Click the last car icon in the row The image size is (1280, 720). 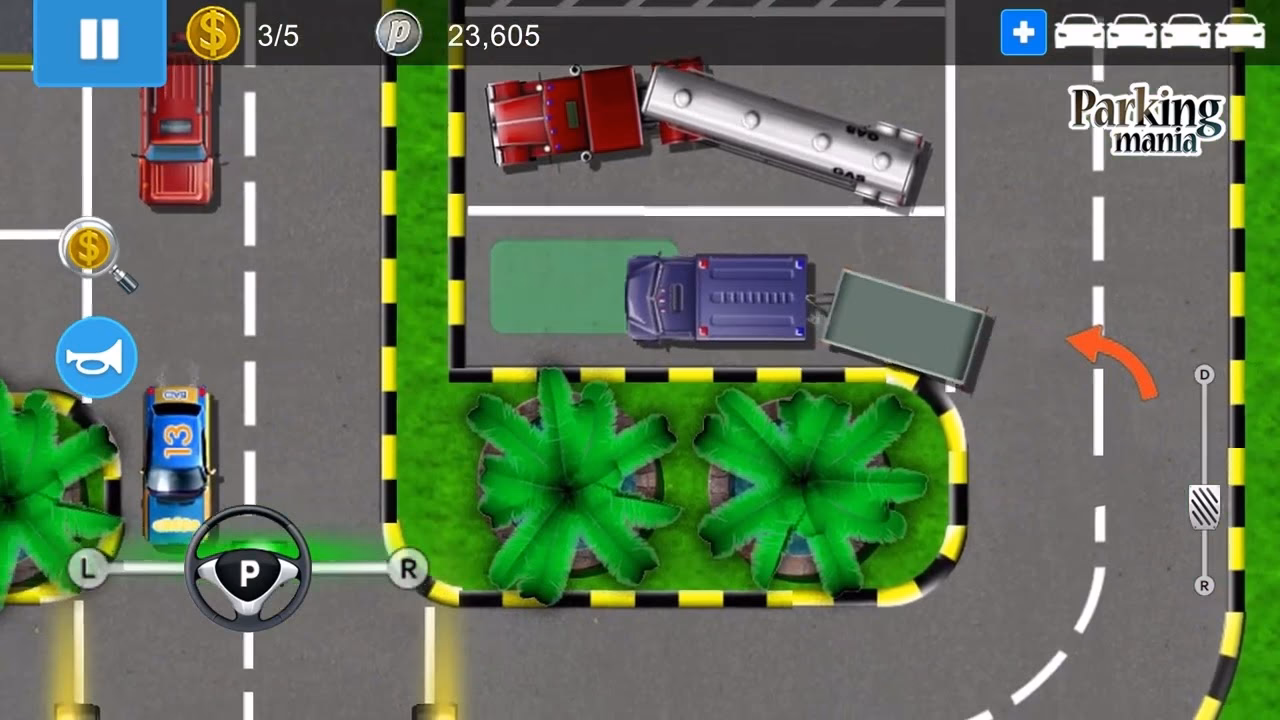point(1238,31)
